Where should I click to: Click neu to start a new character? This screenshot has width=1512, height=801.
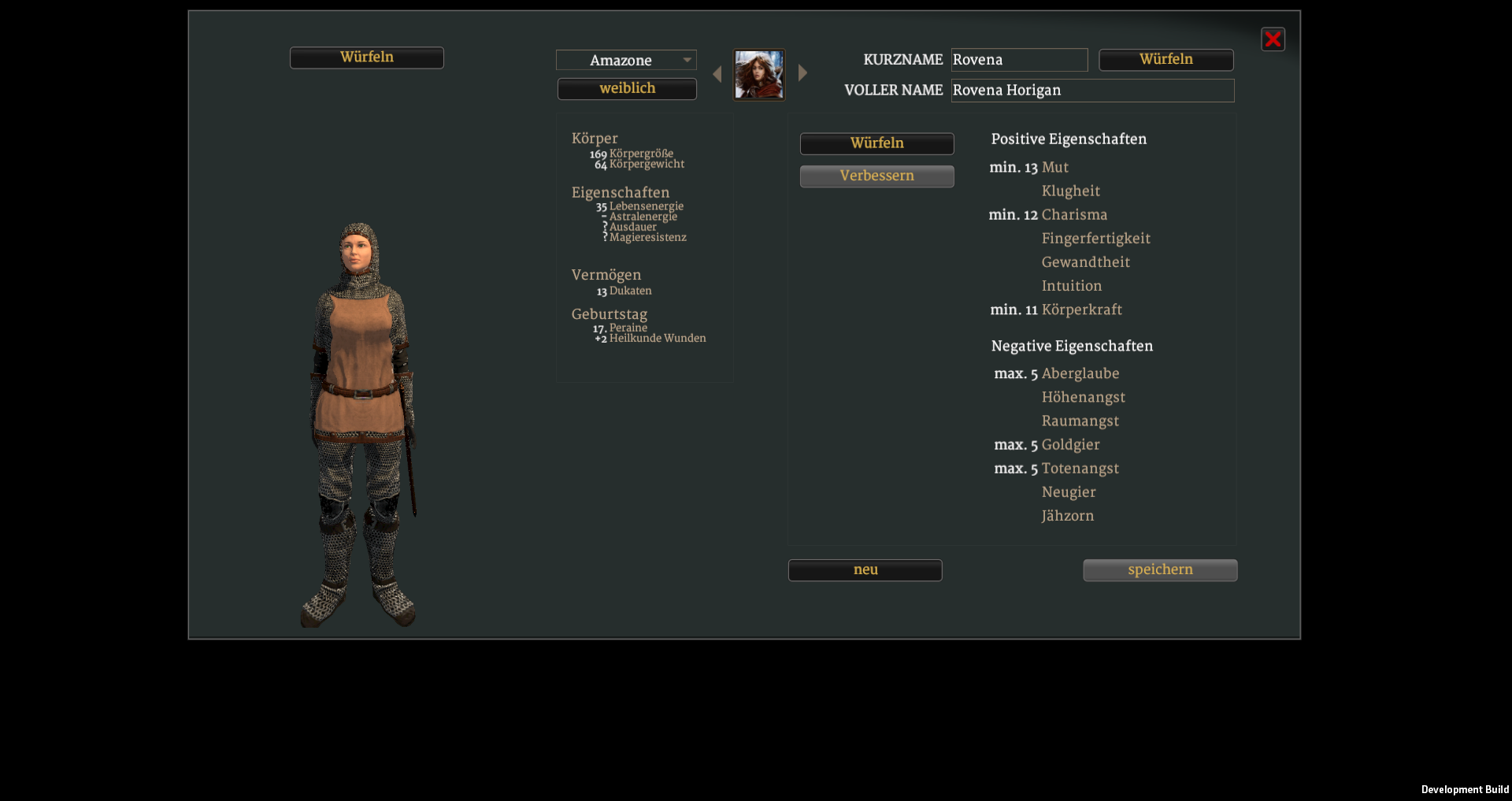865,569
